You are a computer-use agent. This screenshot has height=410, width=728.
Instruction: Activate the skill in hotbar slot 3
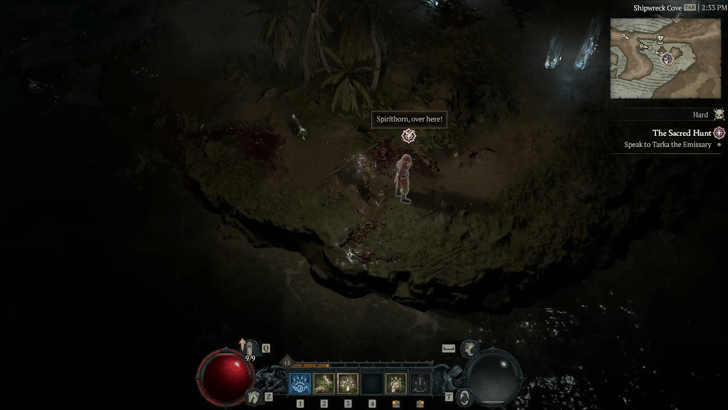pyautogui.click(x=347, y=382)
